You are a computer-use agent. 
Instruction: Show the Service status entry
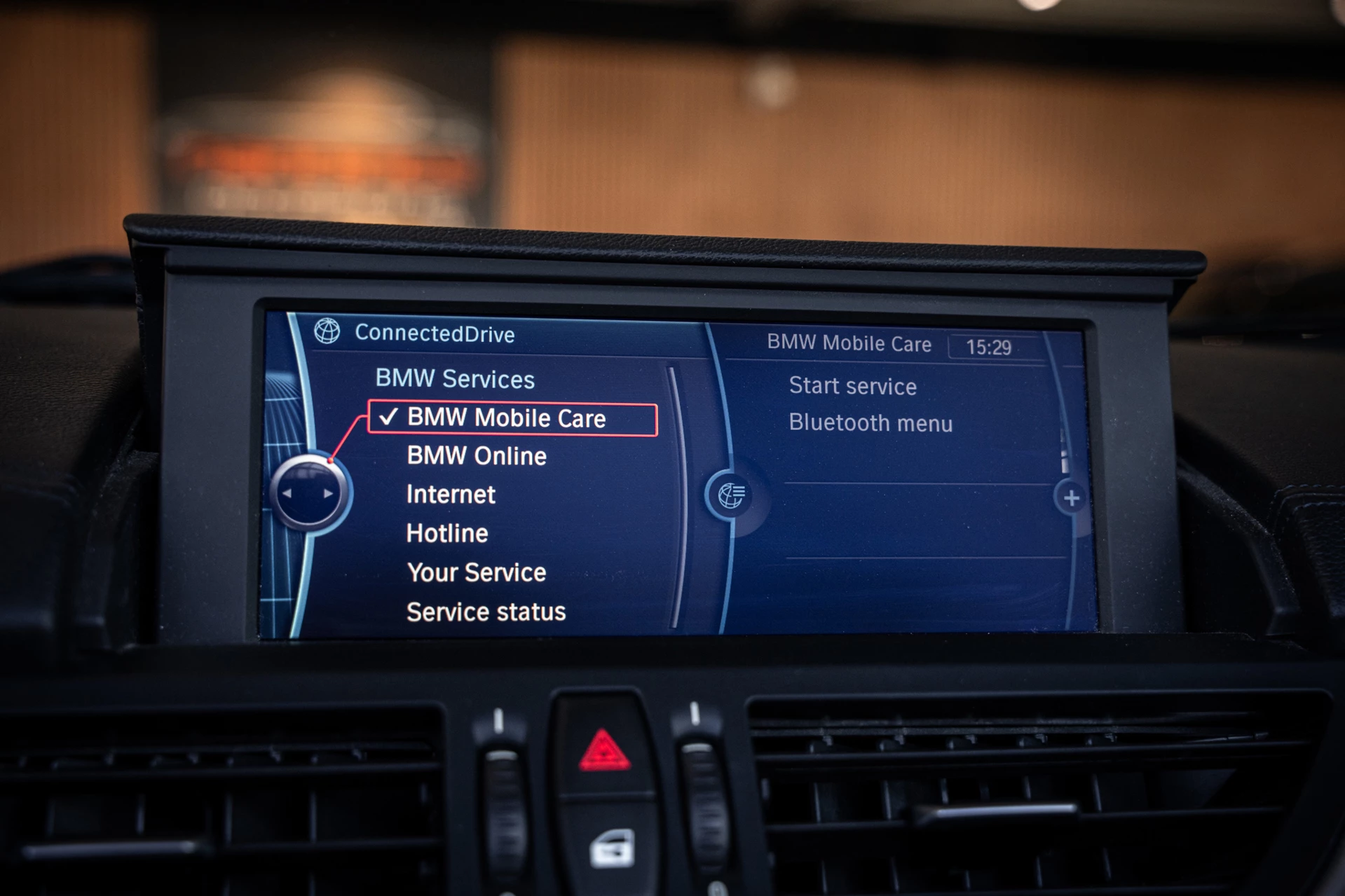(486, 612)
